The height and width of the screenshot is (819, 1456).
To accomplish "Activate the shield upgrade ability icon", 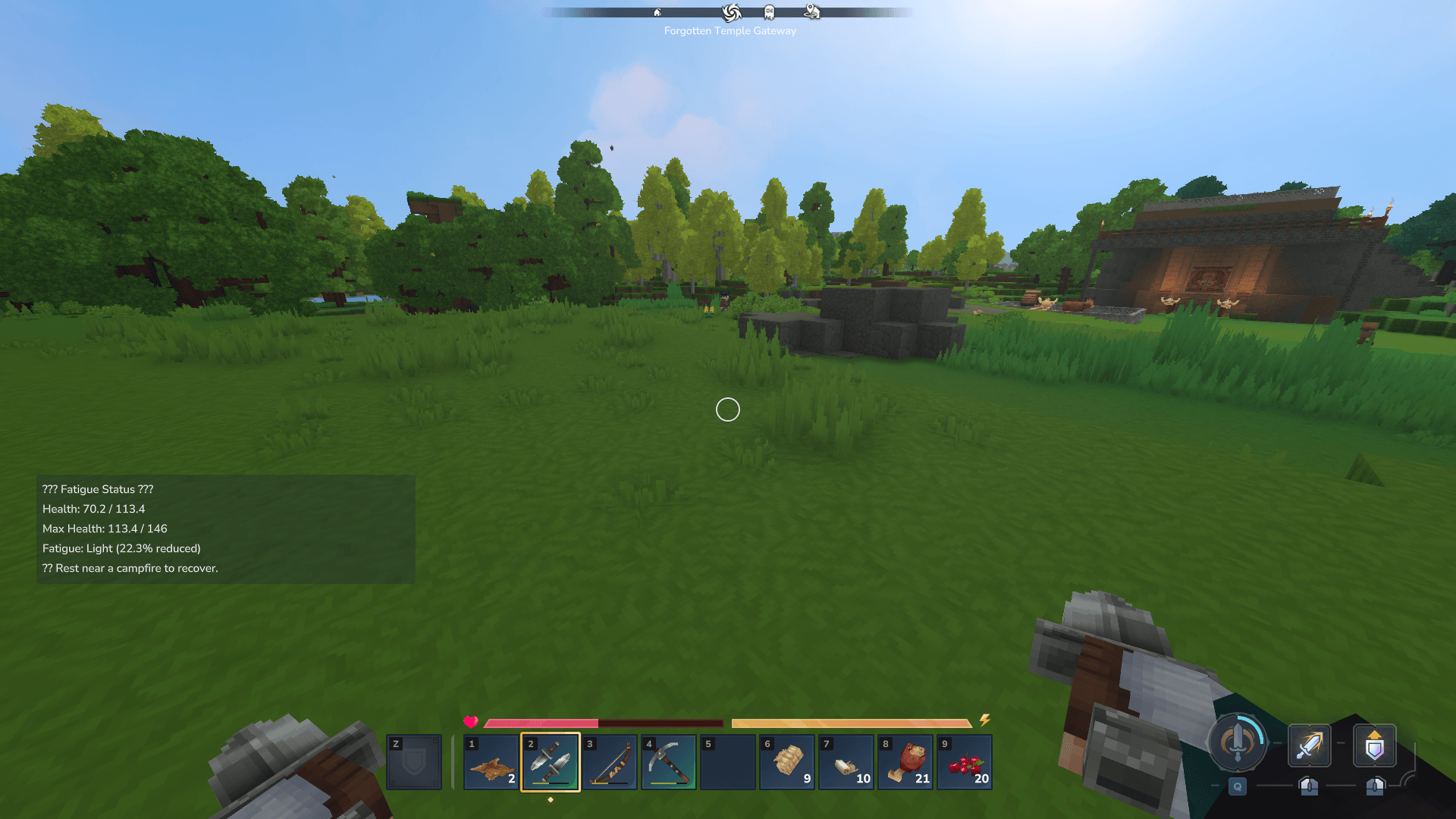I will click(1375, 746).
